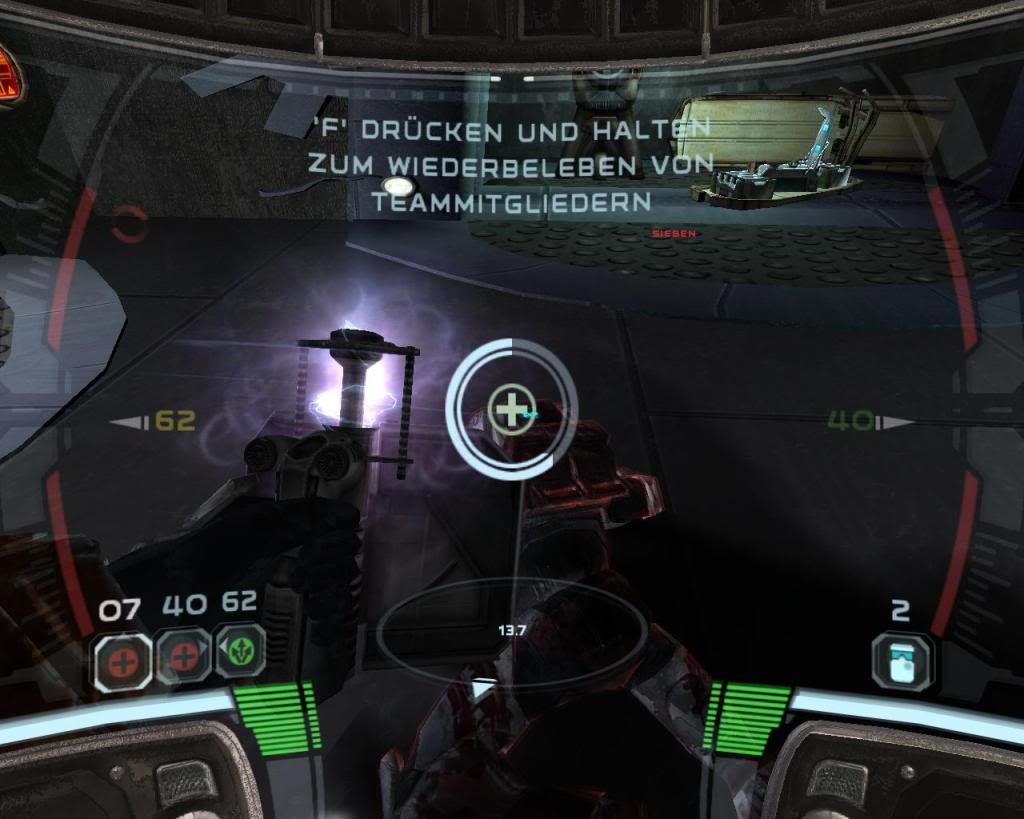Select squad member 40's red cross icon
This screenshot has width=1024, height=819.
click(184, 658)
